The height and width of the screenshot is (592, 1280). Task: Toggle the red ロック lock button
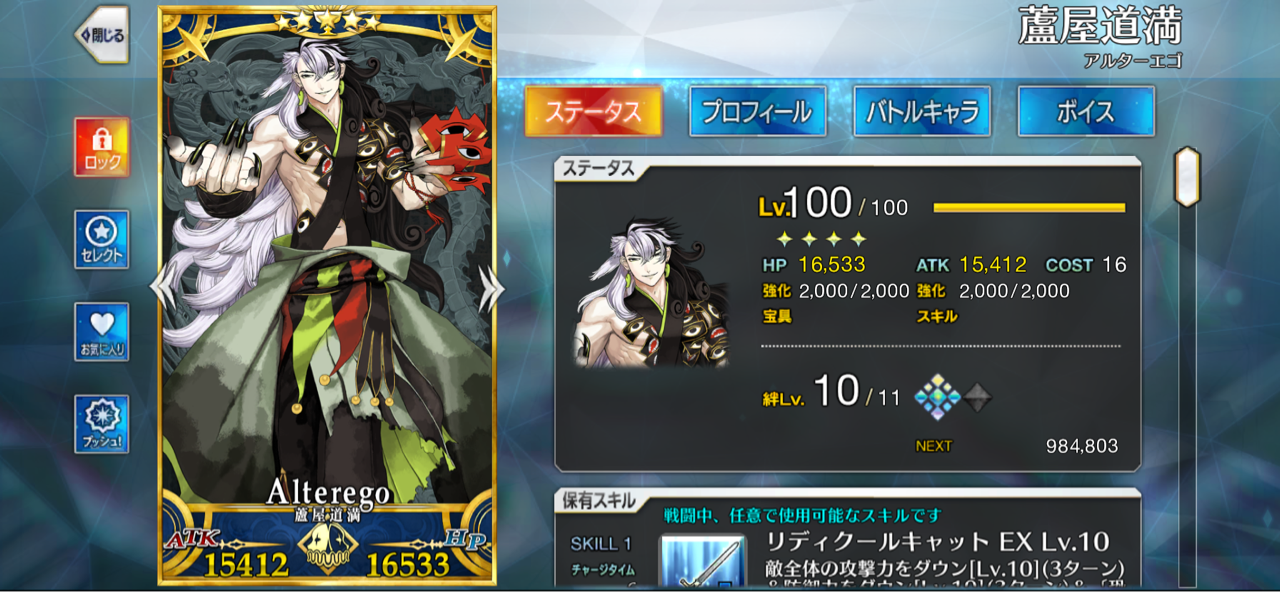coord(101,147)
